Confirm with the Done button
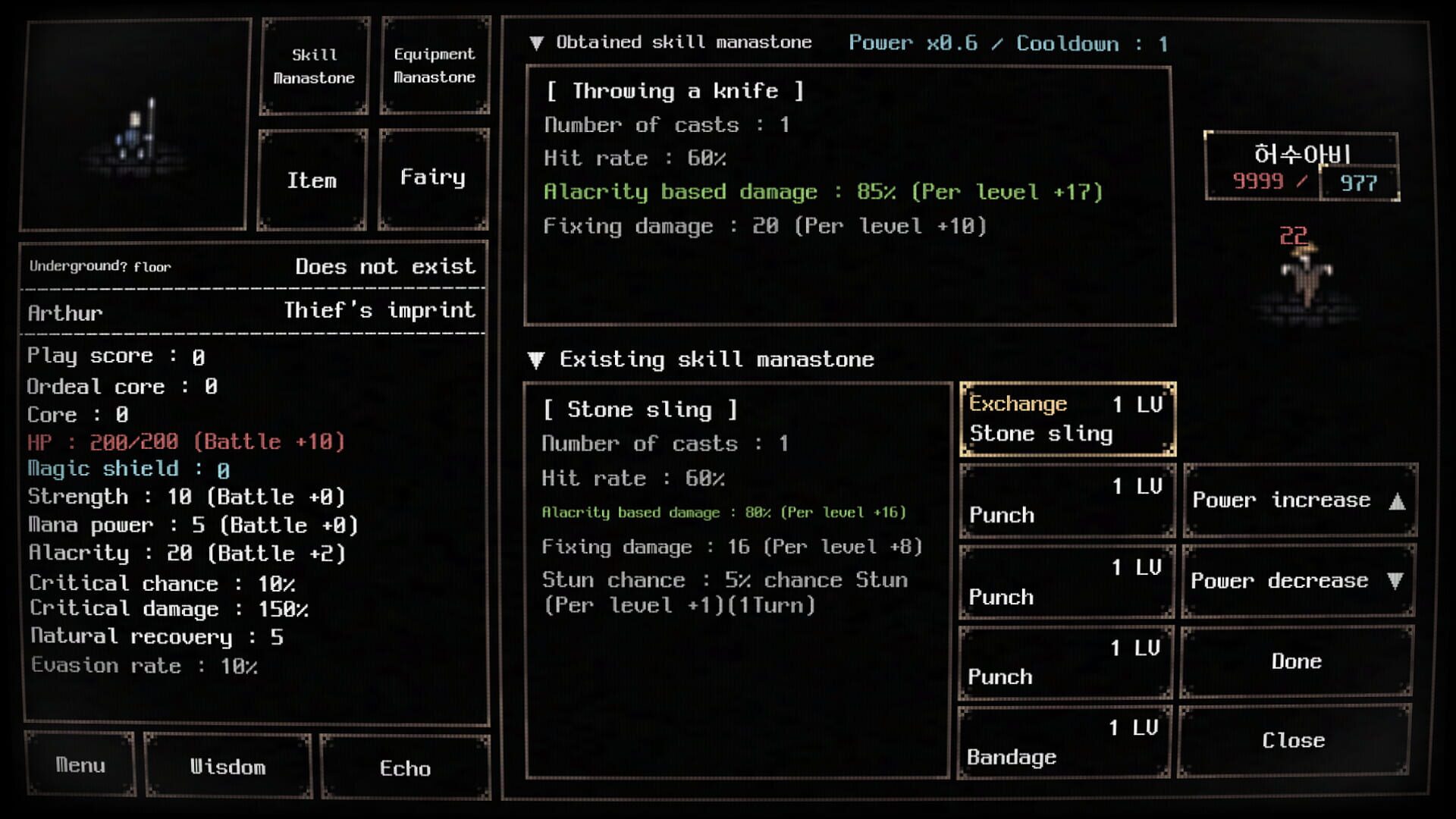This screenshot has height=819, width=1456. click(1297, 661)
